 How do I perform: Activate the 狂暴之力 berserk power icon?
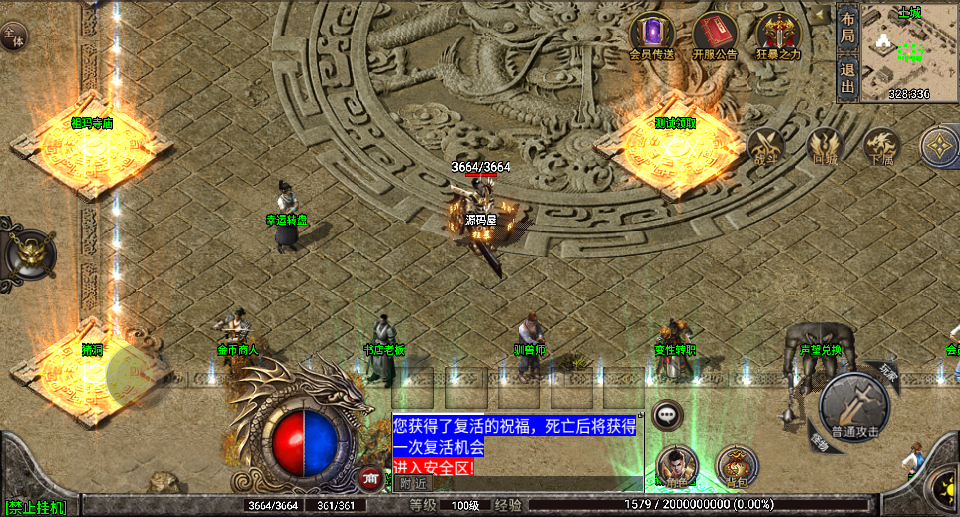[x=778, y=32]
